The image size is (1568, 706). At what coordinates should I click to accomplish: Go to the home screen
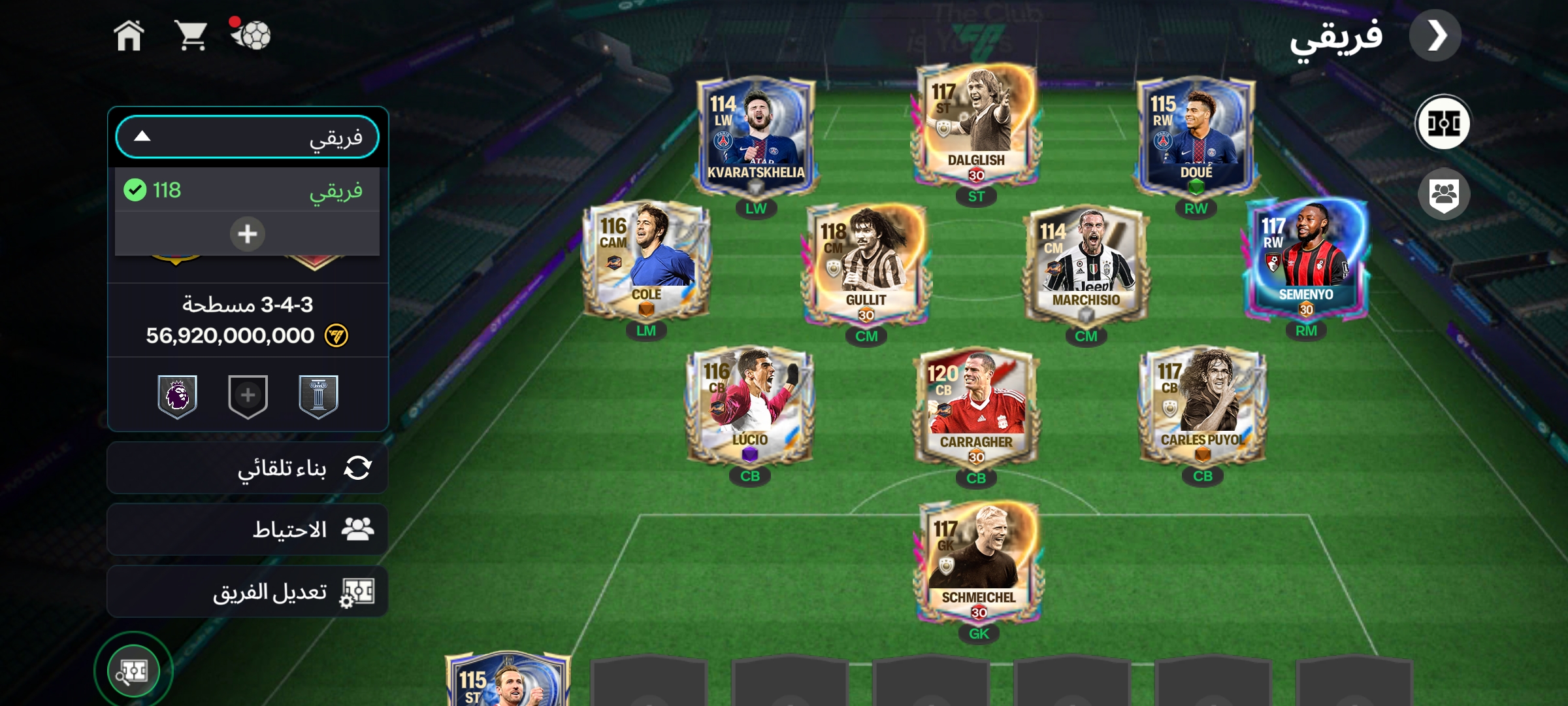[x=129, y=35]
